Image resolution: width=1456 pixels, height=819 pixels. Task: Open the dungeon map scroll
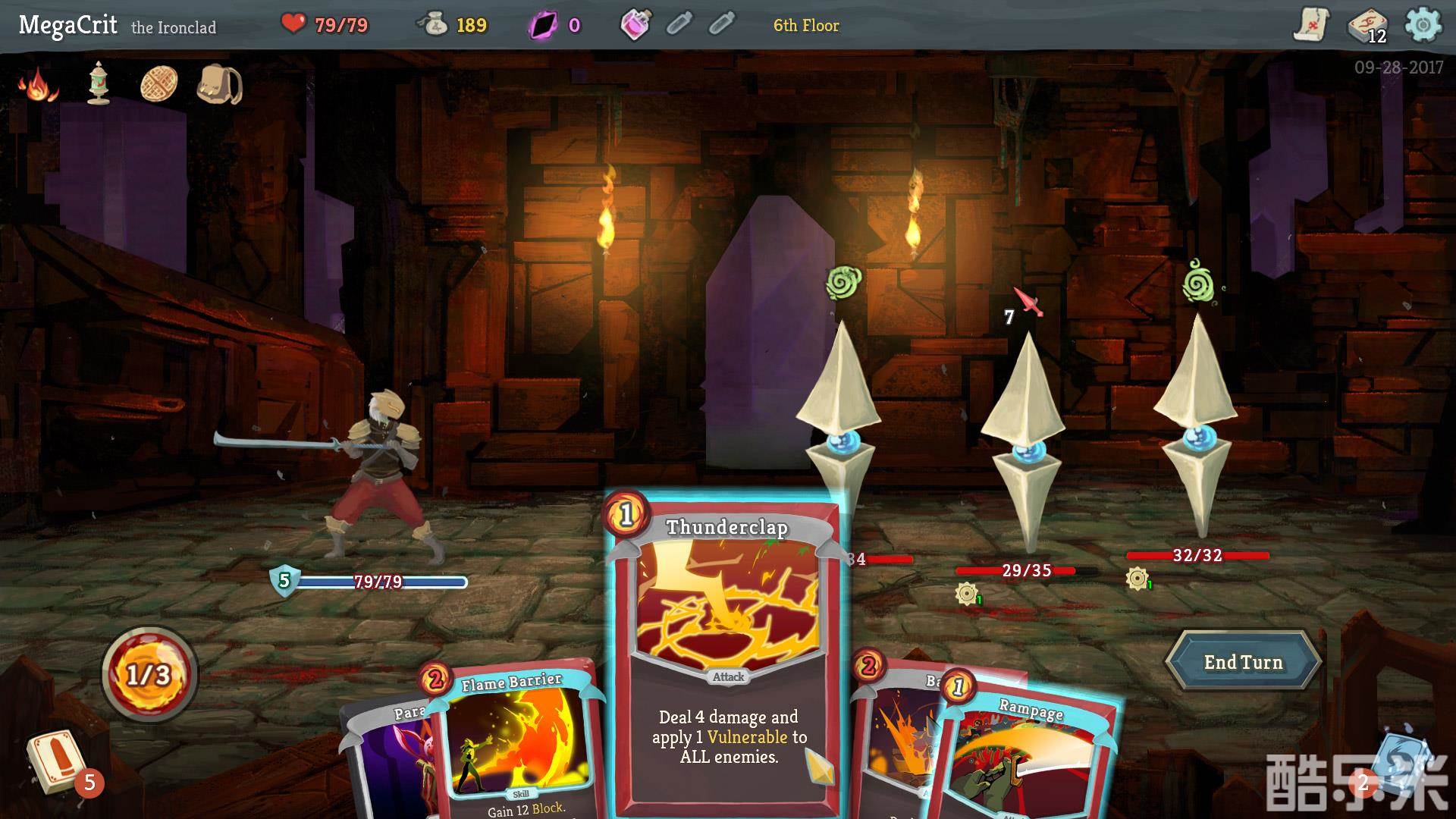tap(1310, 25)
